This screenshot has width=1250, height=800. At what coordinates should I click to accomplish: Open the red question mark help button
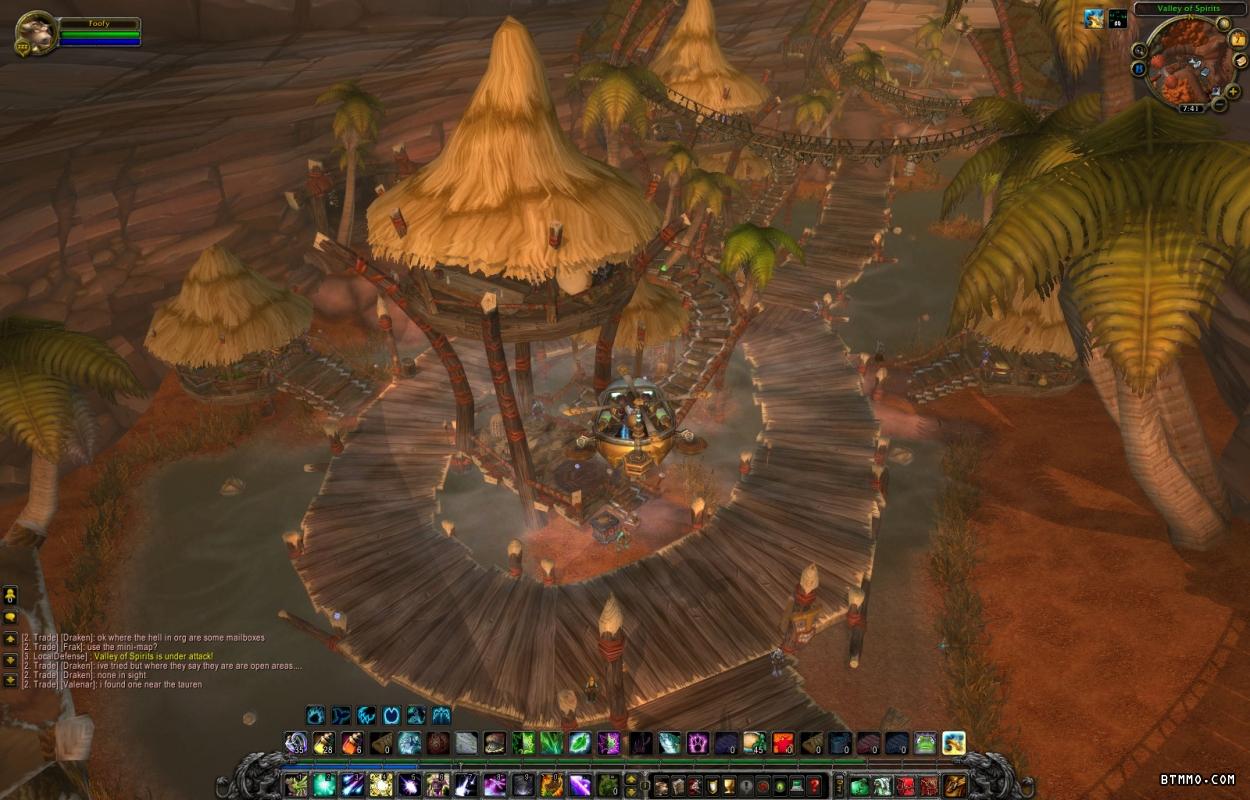pos(816,786)
